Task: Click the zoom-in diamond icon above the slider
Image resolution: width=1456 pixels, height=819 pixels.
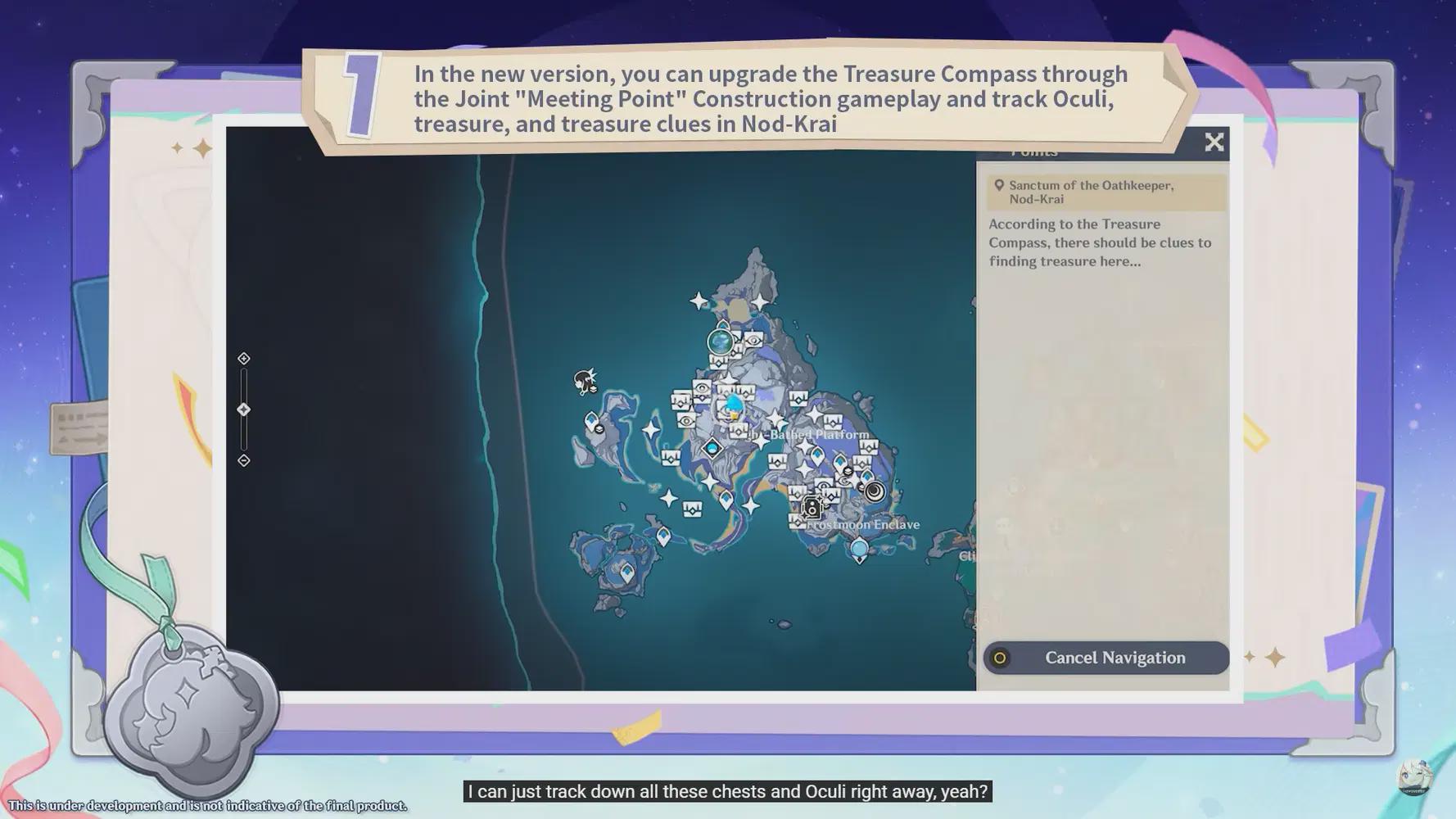Action: coord(243,358)
